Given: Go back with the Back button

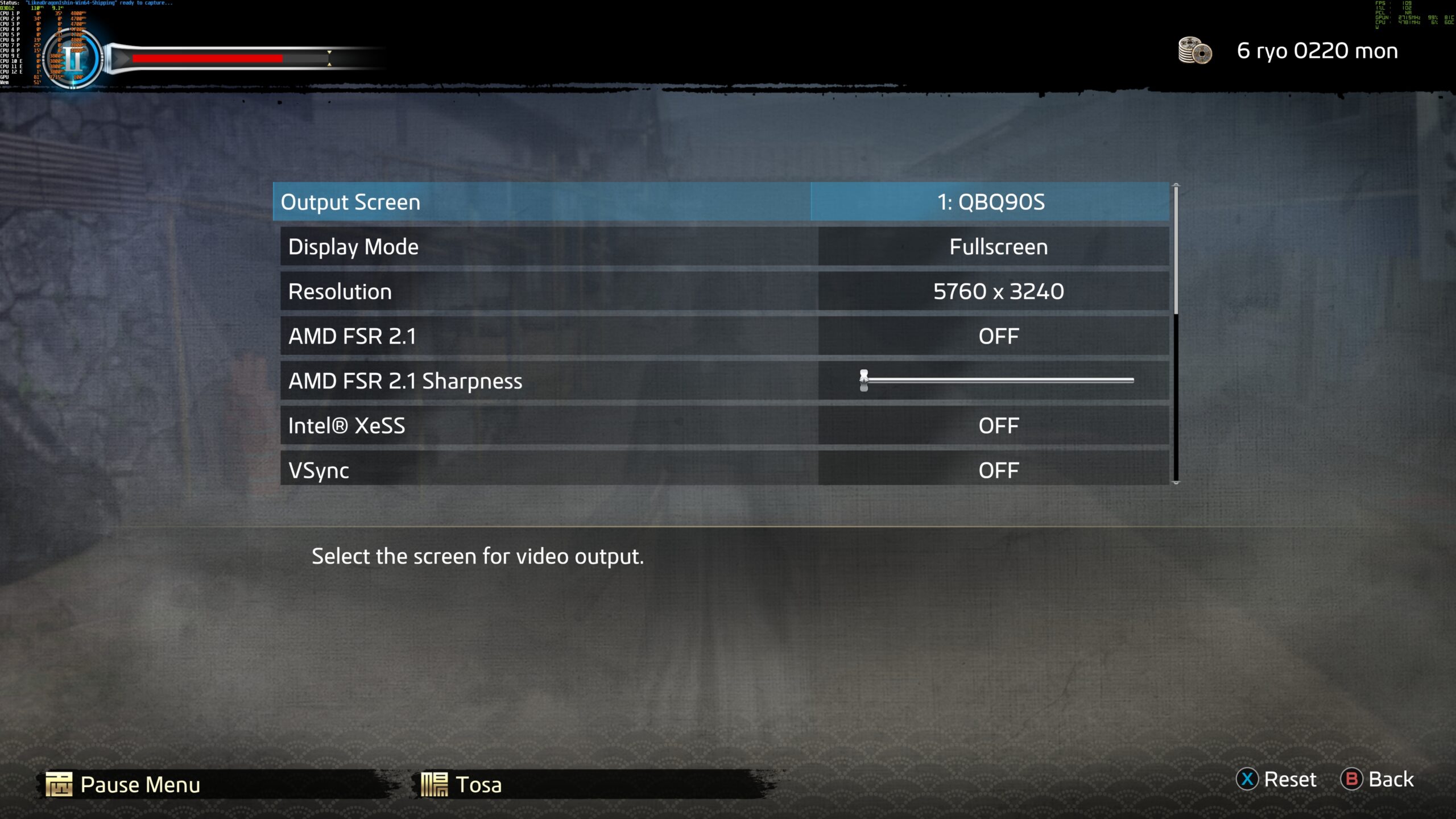Looking at the screenshot, I should tap(1378, 779).
